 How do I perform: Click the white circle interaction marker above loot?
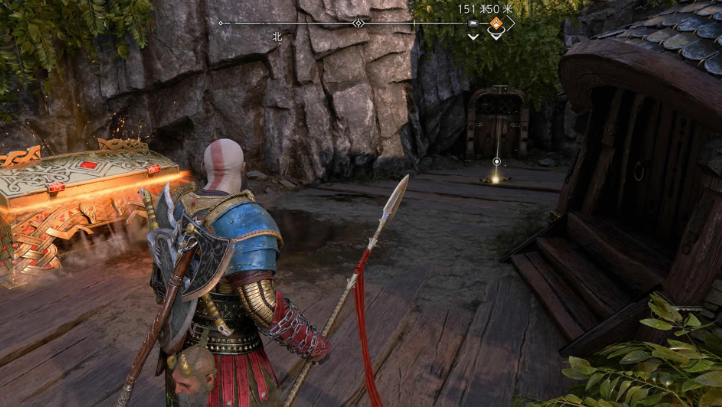pos(496,161)
